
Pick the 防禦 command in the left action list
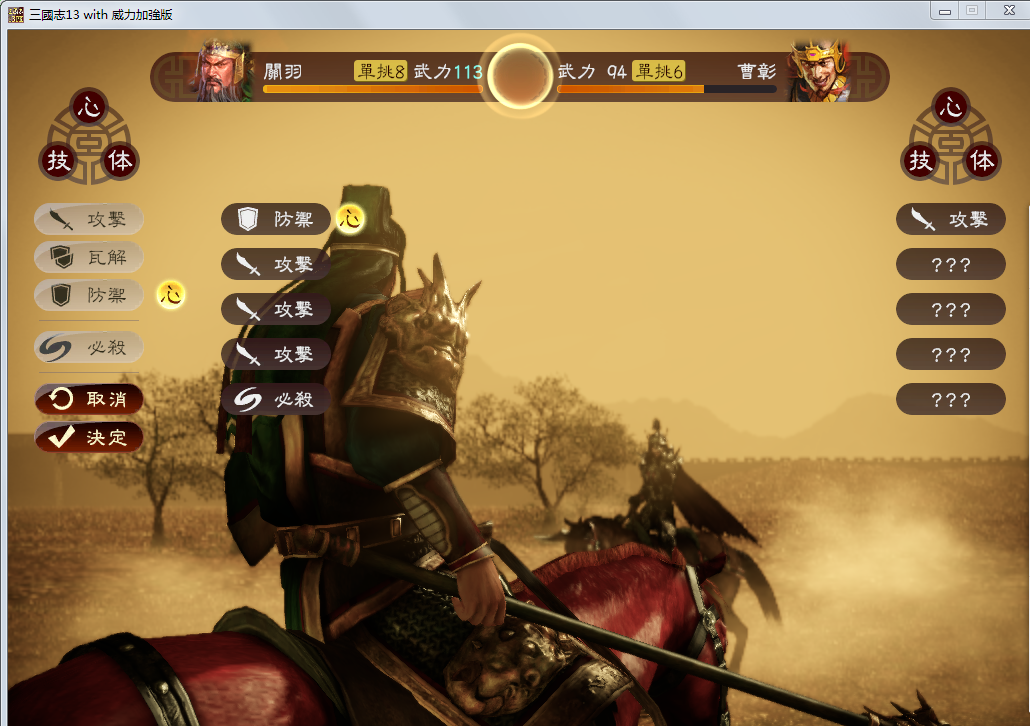click(89, 295)
